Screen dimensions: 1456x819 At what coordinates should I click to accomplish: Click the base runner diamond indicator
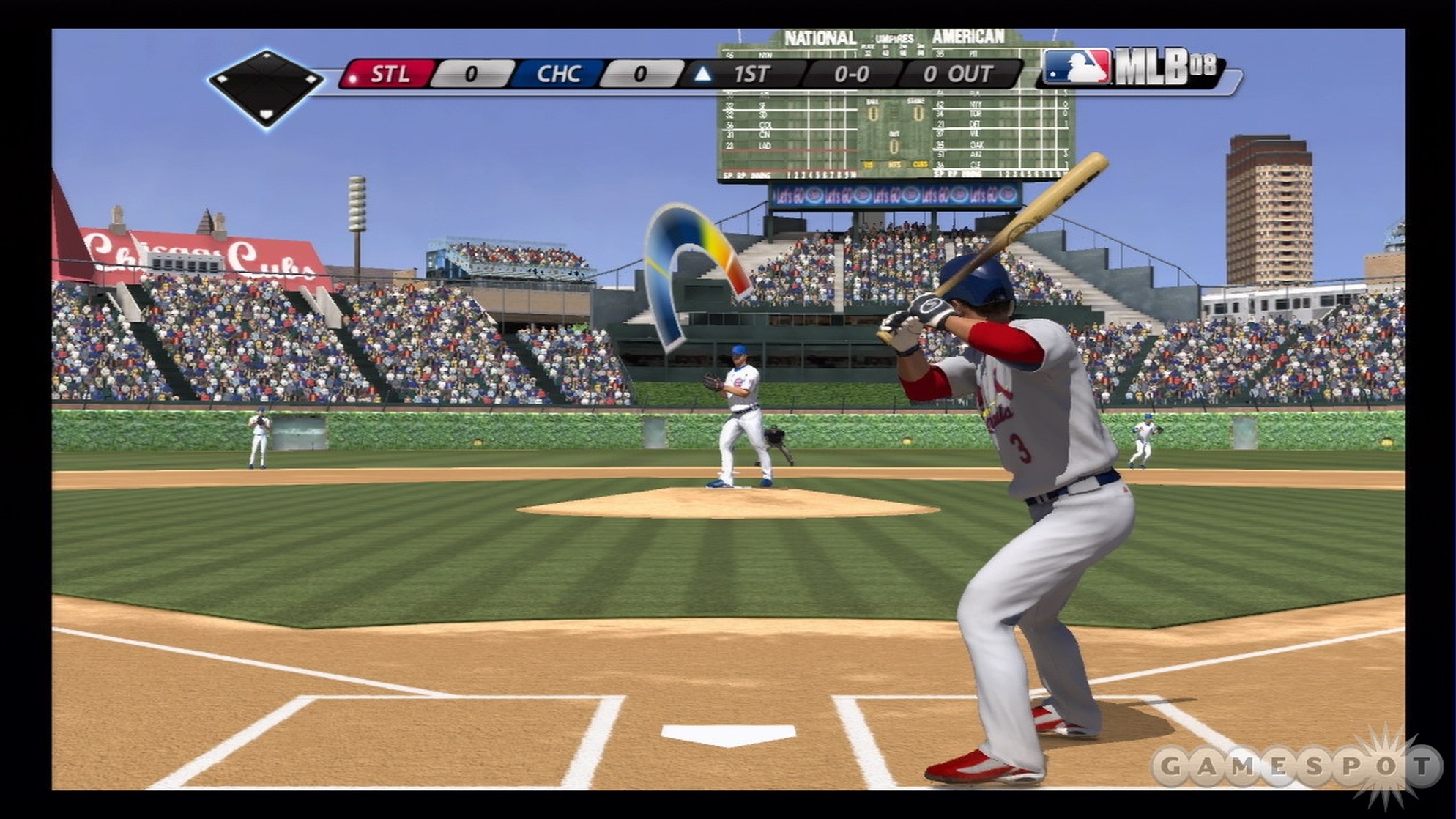(265, 87)
